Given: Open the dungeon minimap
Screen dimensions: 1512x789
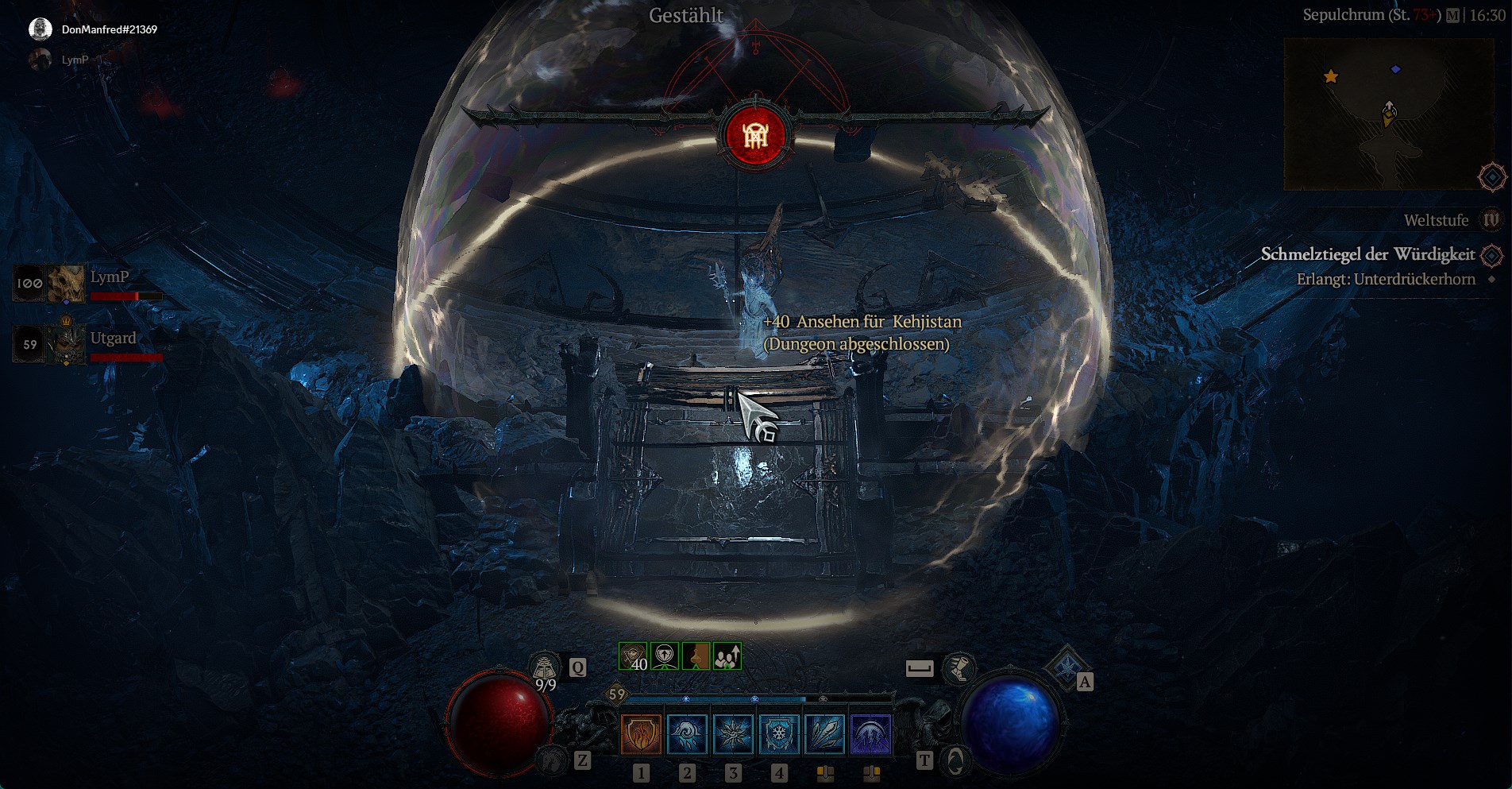Looking at the screenshot, I should tap(1388, 114).
